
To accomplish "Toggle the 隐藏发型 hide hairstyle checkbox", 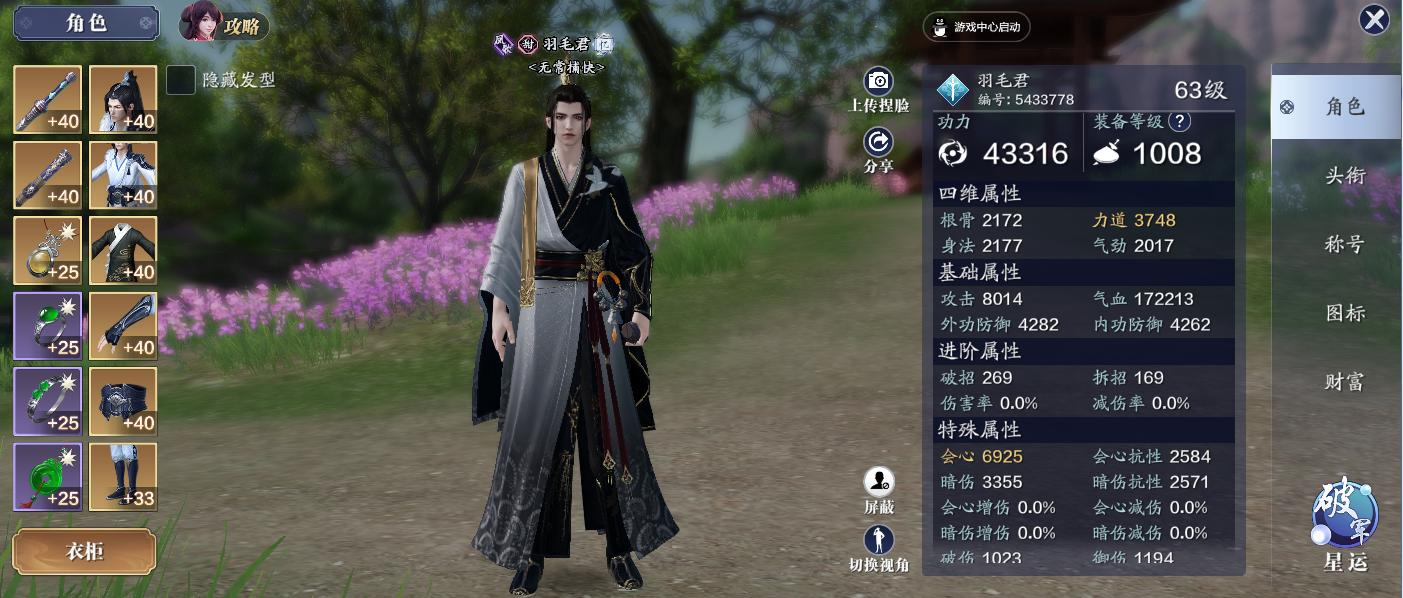I will point(180,80).
